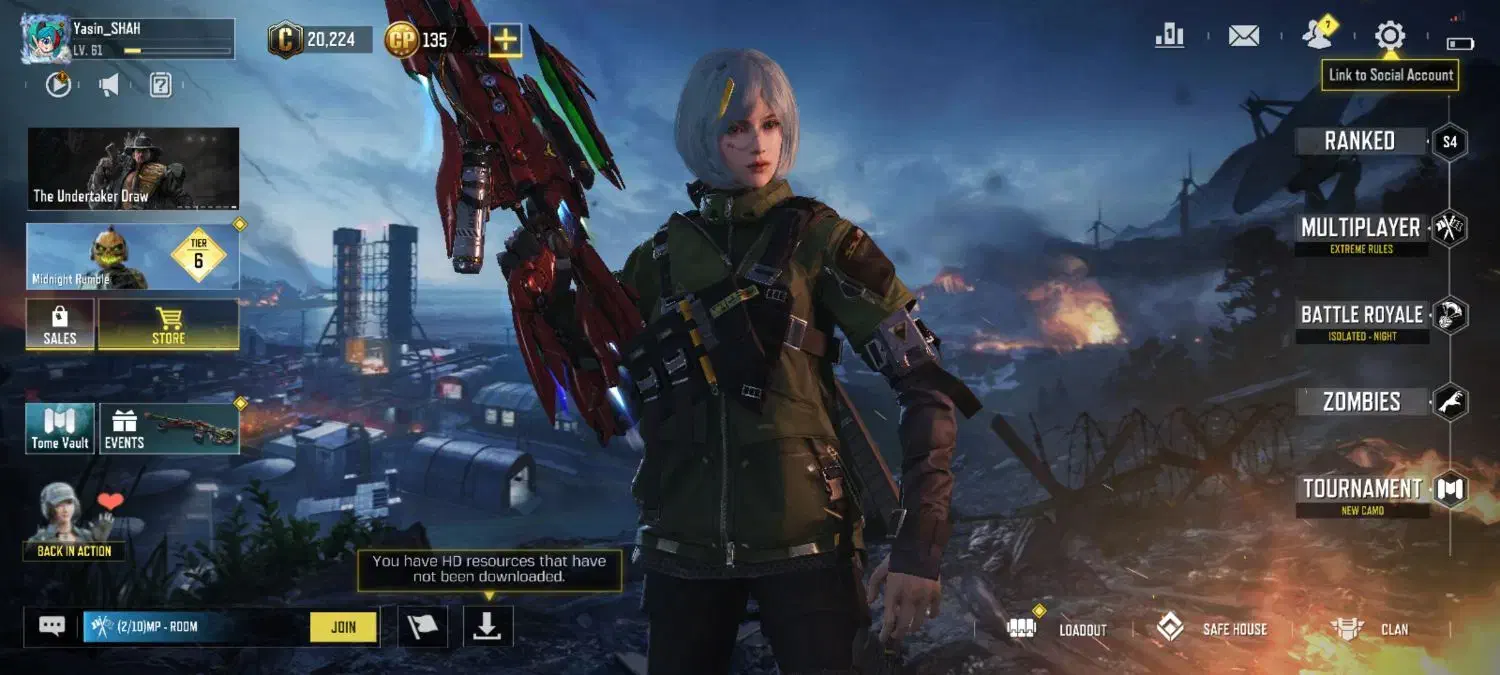View the leaderboard bar-chart icon

point(1169,37)
